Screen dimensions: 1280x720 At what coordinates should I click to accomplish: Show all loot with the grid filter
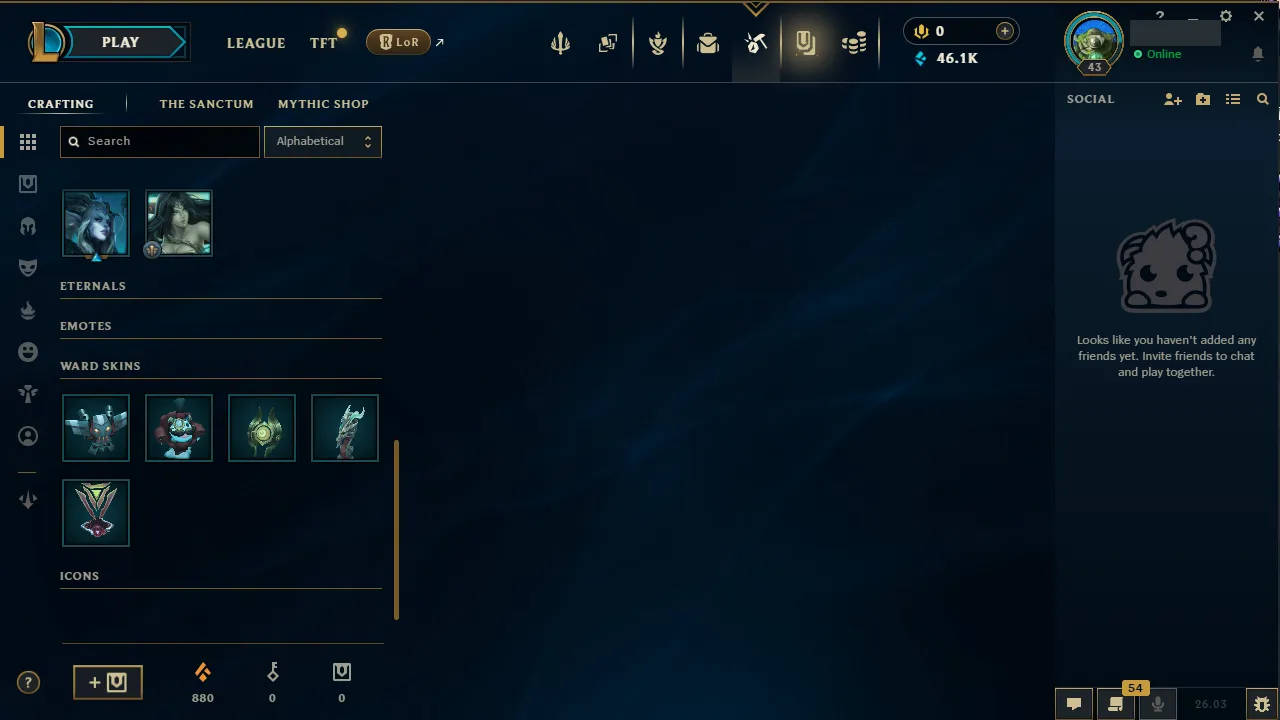pos(28,141)
